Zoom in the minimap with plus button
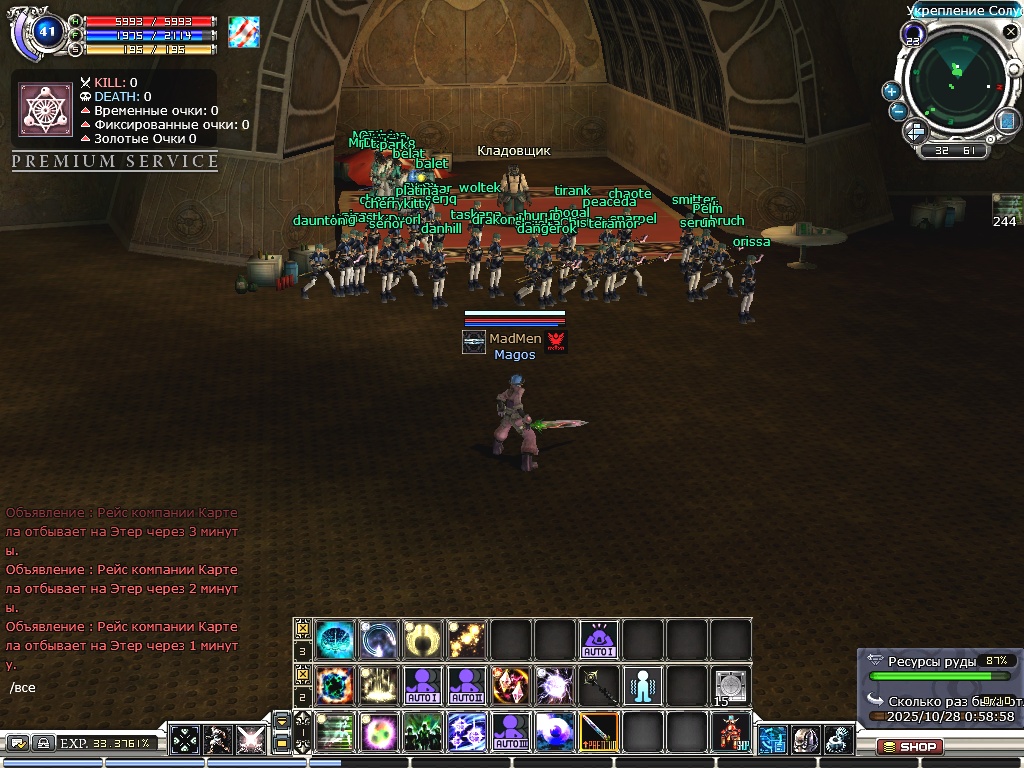The image size is (1024, 768). coord(891,91)
